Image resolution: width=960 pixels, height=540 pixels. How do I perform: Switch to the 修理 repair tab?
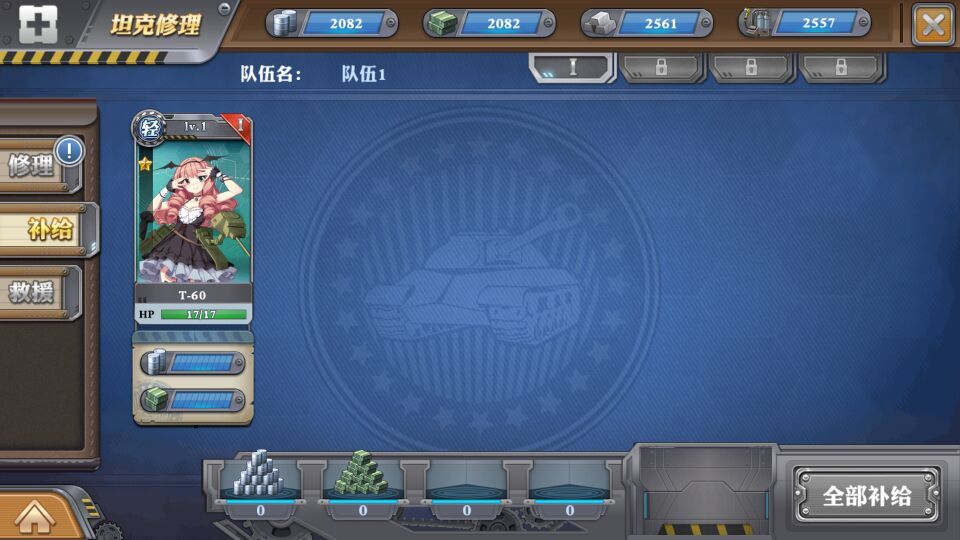click(x=38, y=166)
